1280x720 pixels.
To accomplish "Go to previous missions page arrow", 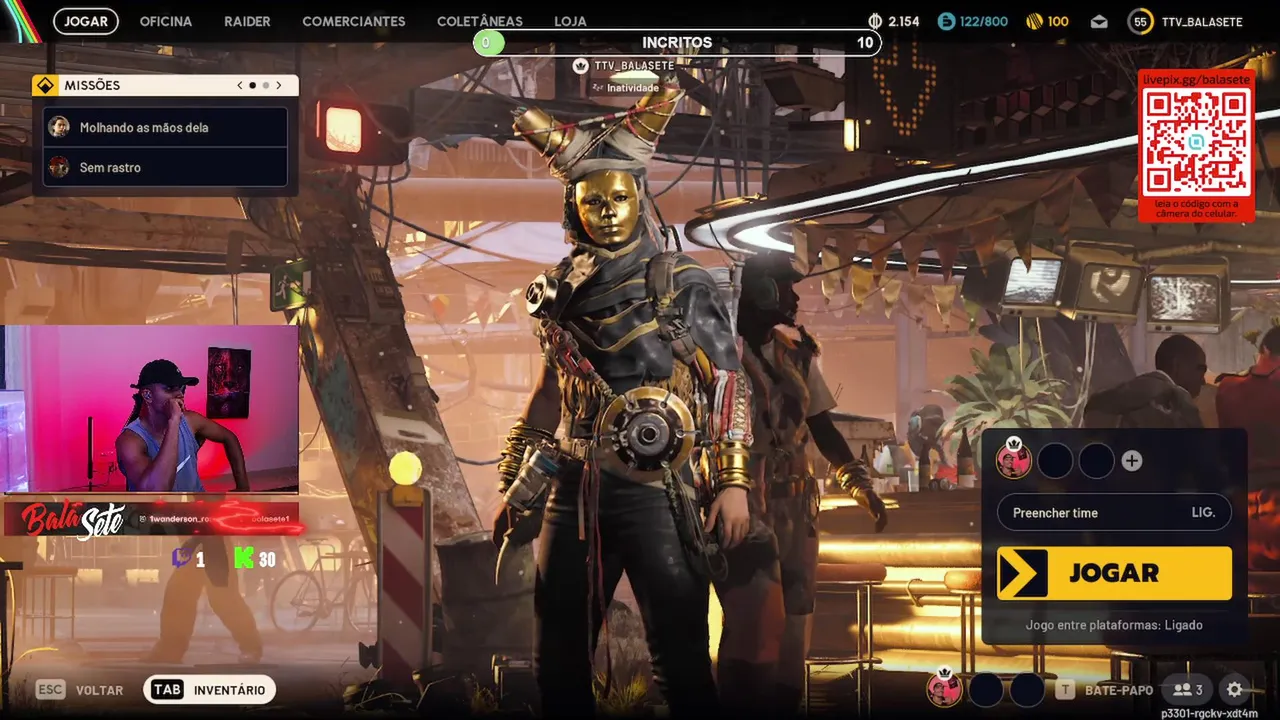I will pos(240,86).
